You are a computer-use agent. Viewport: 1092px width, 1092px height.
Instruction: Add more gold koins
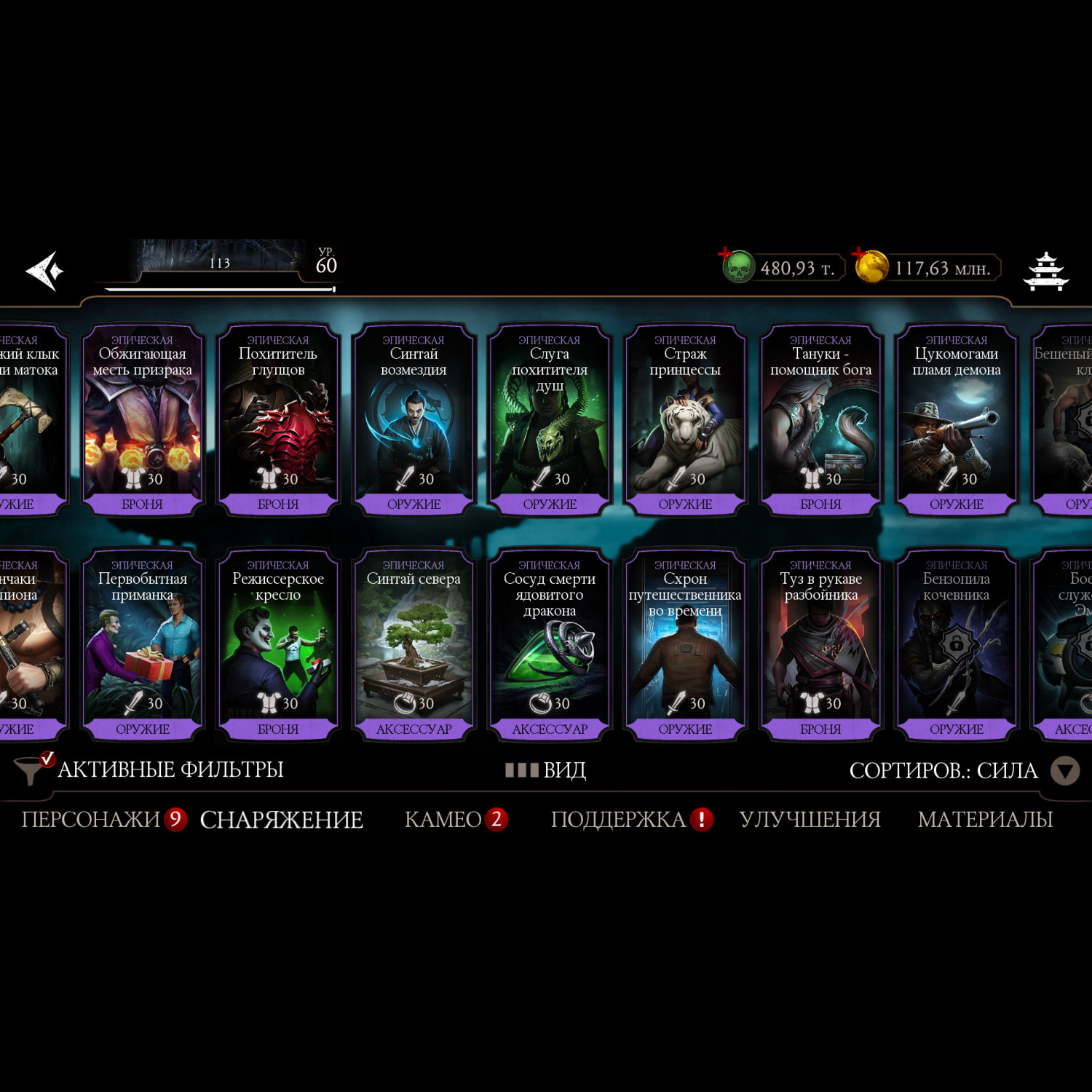point(871,266)
